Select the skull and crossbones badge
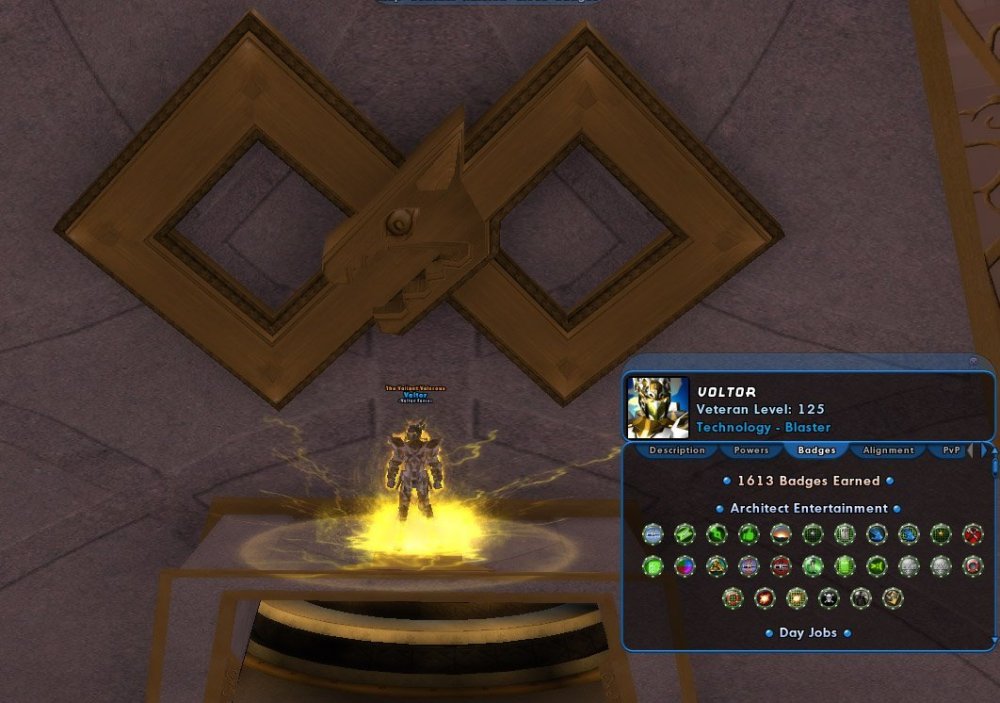Screen dimensions: 1000x703 click(829, 598)
